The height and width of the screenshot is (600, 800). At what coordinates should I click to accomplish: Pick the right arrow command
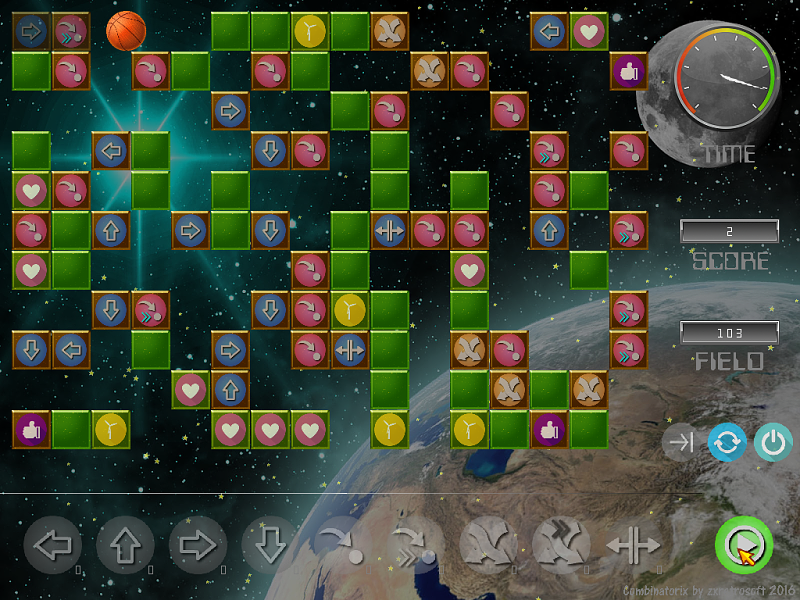[x=198, y=546]
